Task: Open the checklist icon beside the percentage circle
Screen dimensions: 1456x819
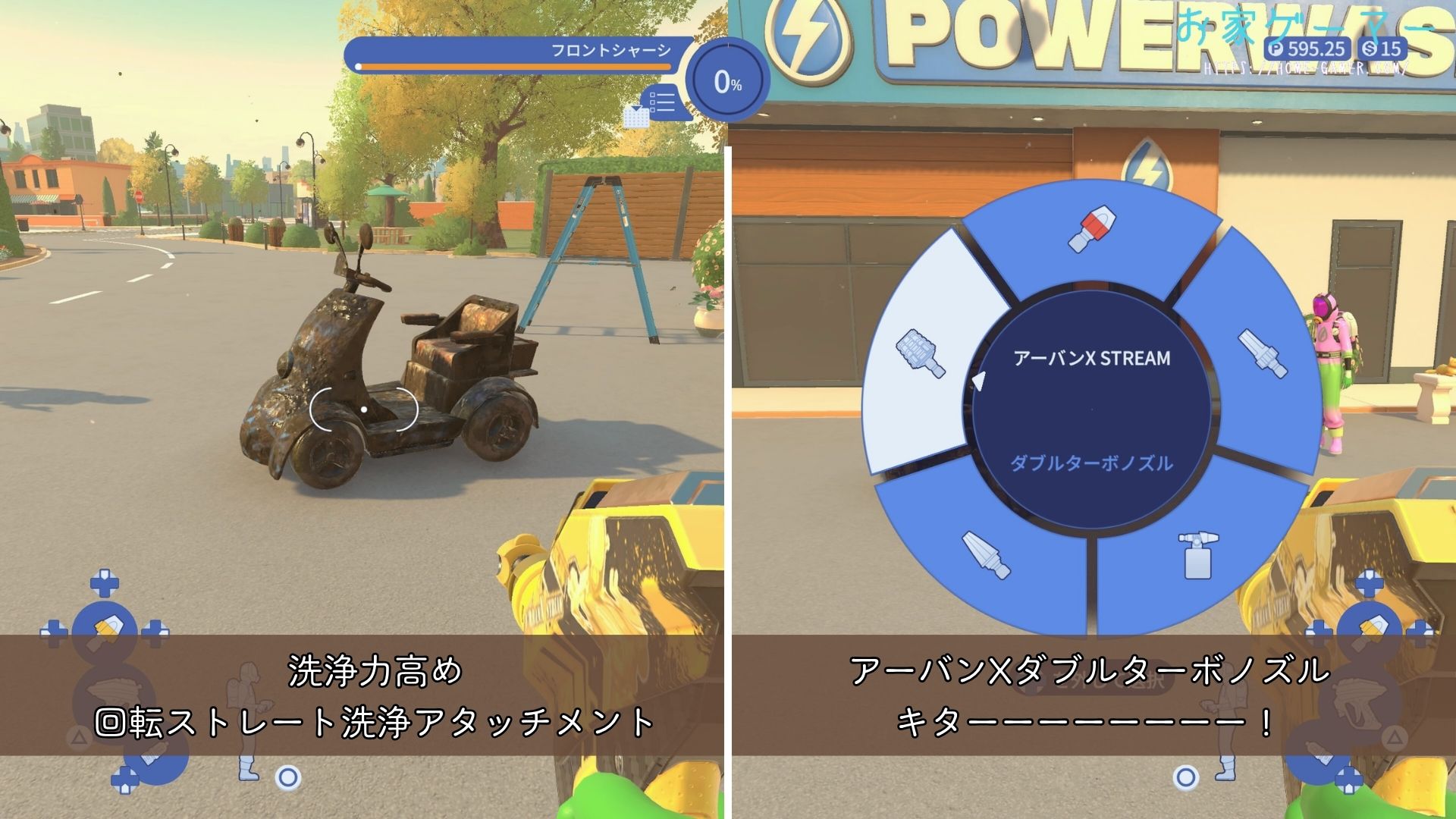Action: [x=661, y=102]
